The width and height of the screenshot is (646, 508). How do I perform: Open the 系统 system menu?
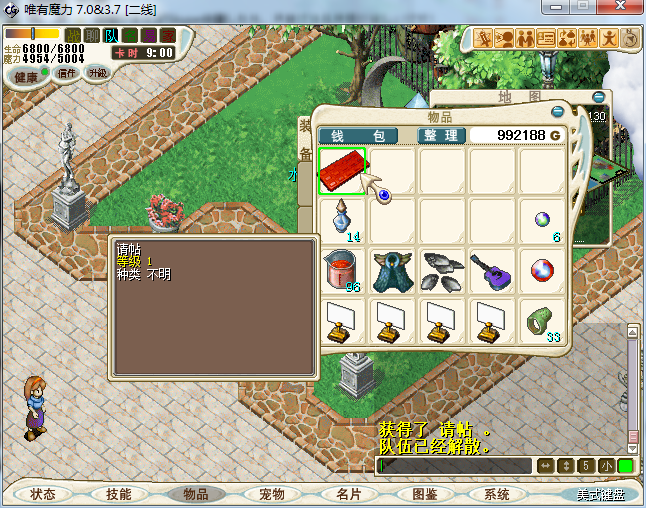click(496, 494)
